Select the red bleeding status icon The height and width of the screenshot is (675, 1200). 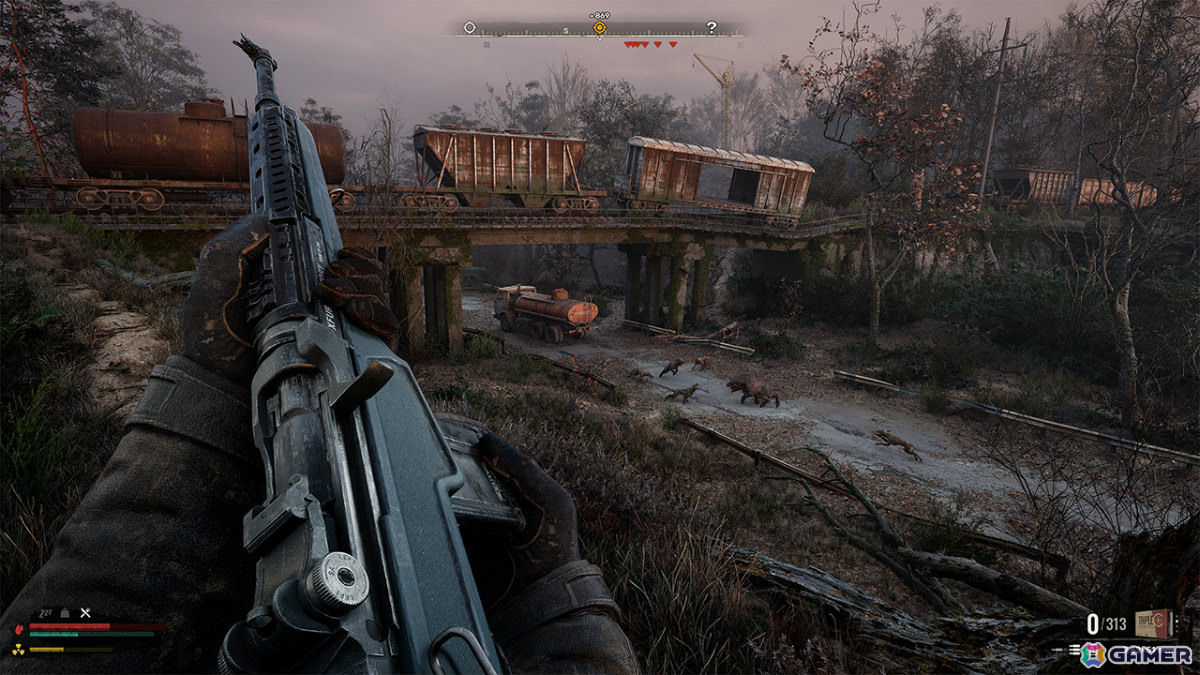pos(17,629)
